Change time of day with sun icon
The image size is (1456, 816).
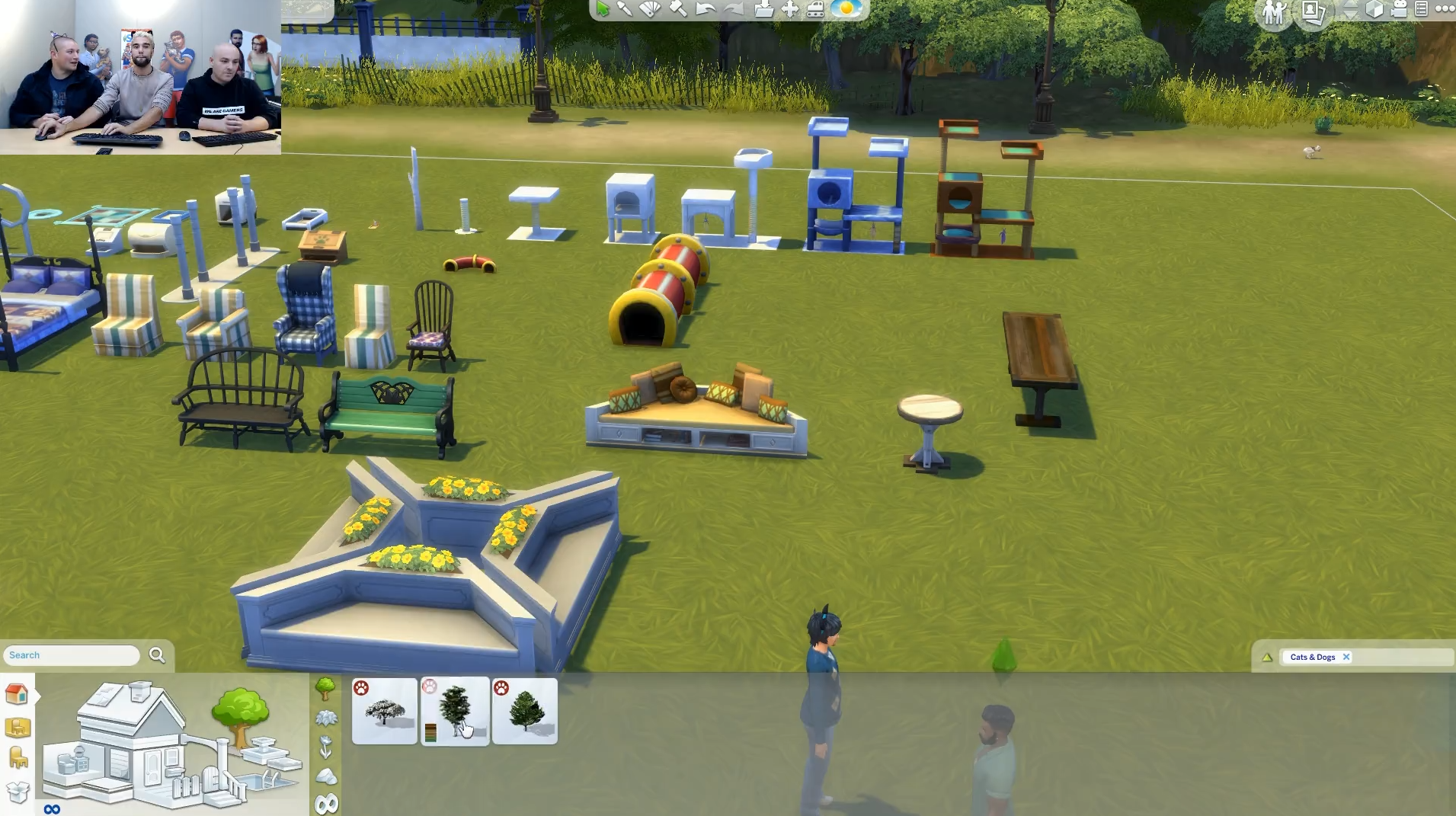click(x=846, y=9)
